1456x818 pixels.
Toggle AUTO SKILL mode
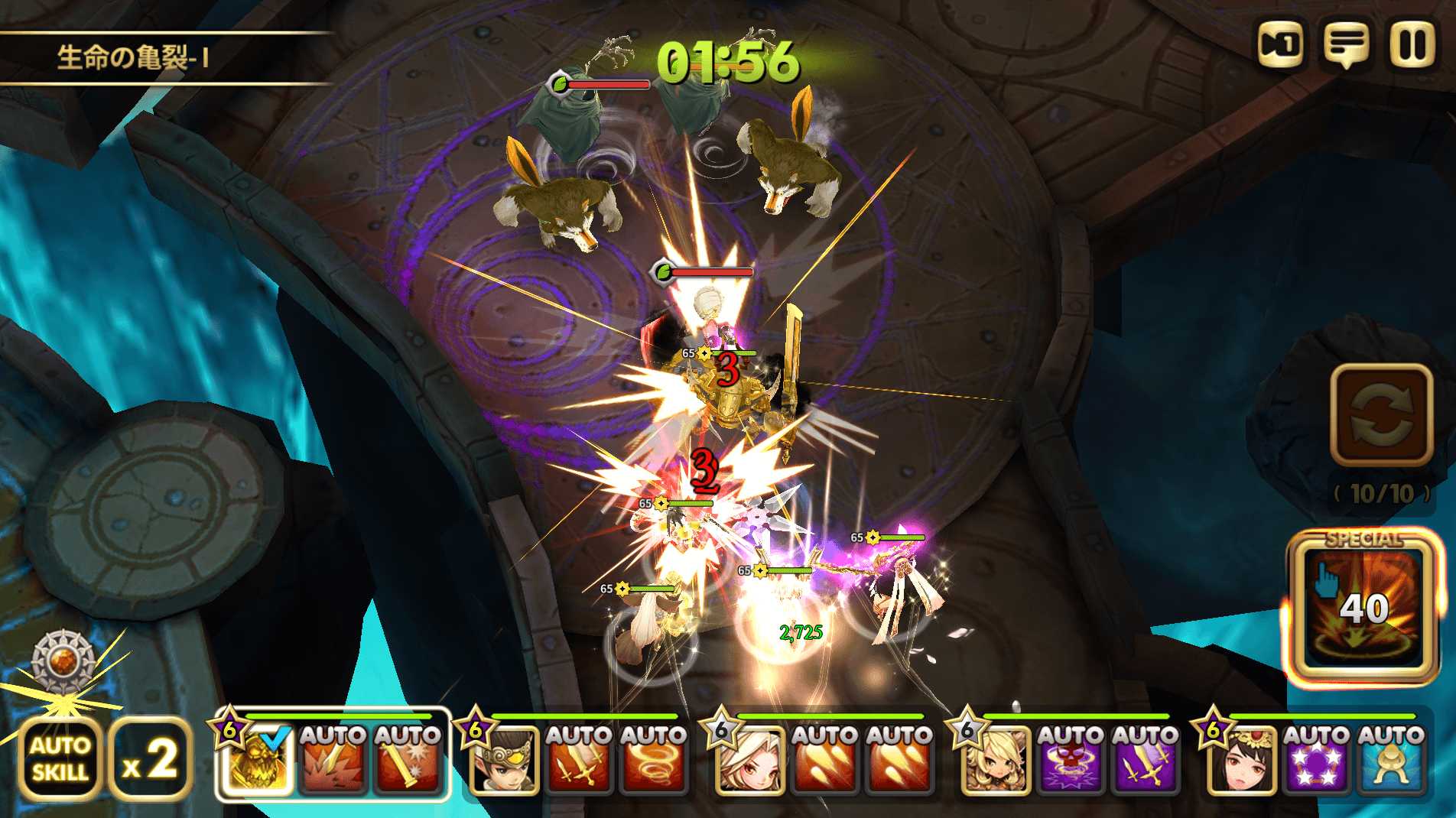tap(60, 759)
